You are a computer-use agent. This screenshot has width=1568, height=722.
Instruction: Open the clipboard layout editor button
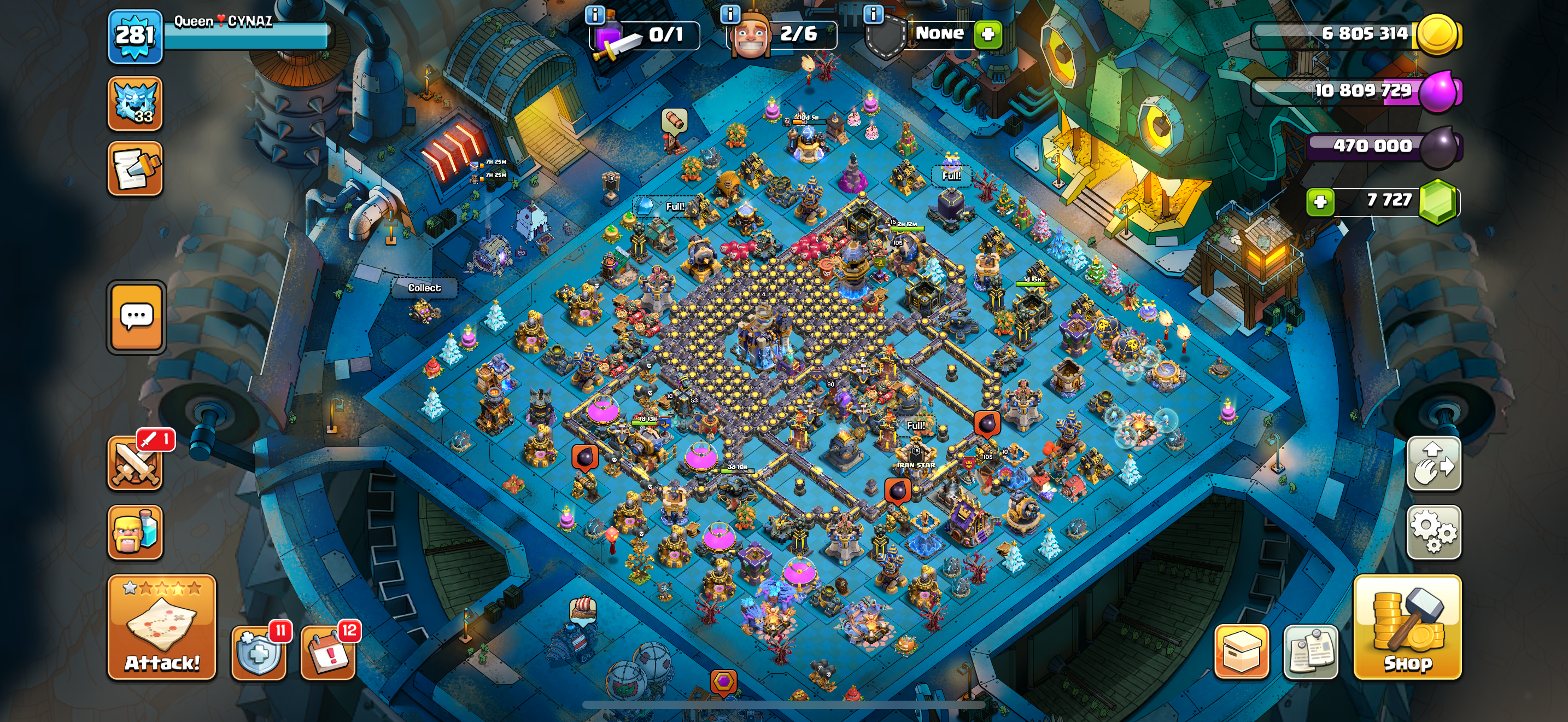point(1310,651)
